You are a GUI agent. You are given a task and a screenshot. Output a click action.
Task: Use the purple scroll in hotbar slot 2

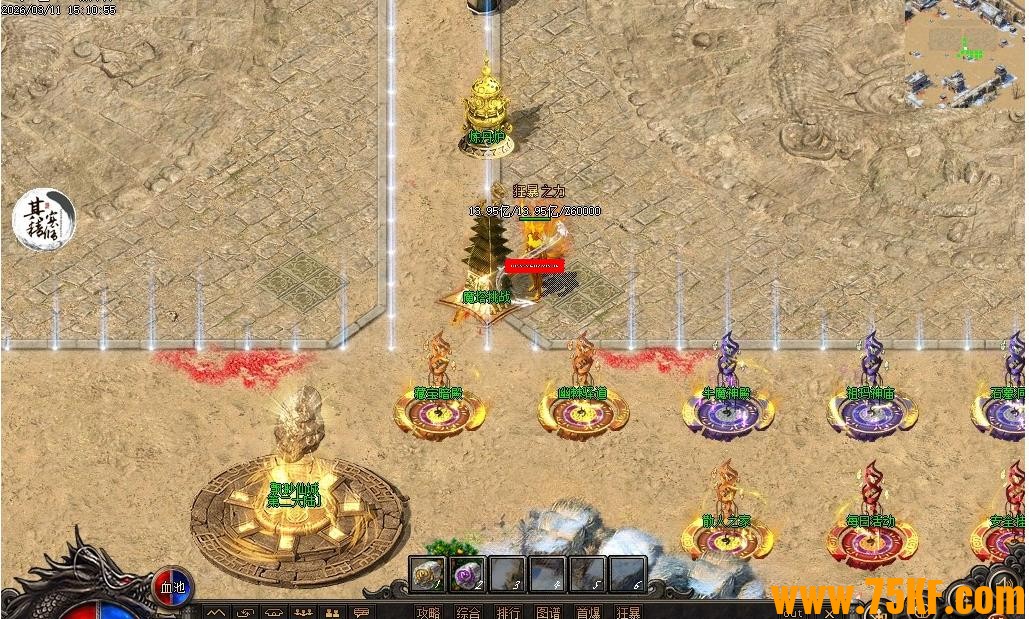(x=467, y=574)
